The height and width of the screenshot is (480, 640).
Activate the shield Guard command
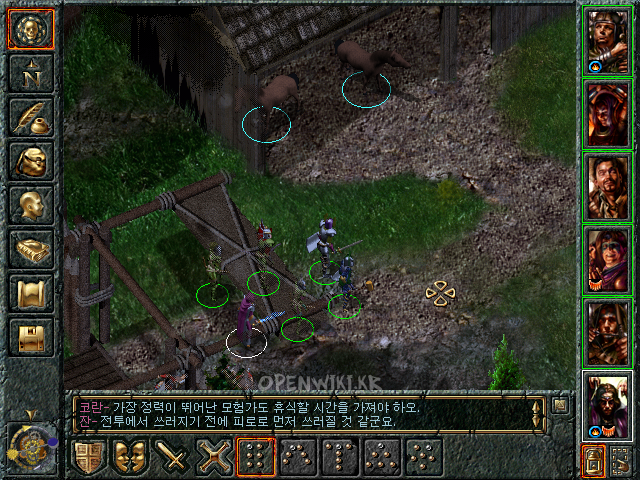pos(87,457)
